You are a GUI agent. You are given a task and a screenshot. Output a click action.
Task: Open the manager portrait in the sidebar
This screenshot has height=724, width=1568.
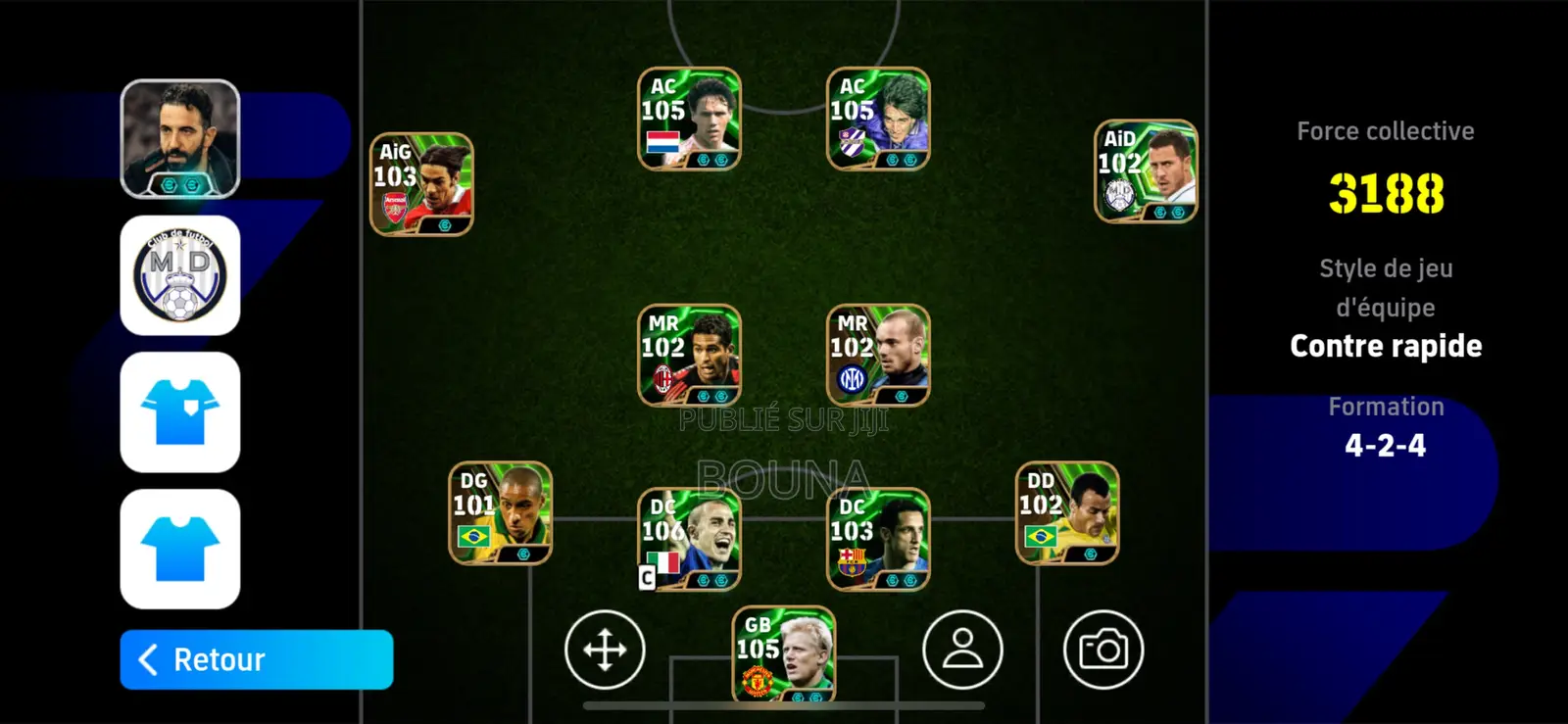180,135
